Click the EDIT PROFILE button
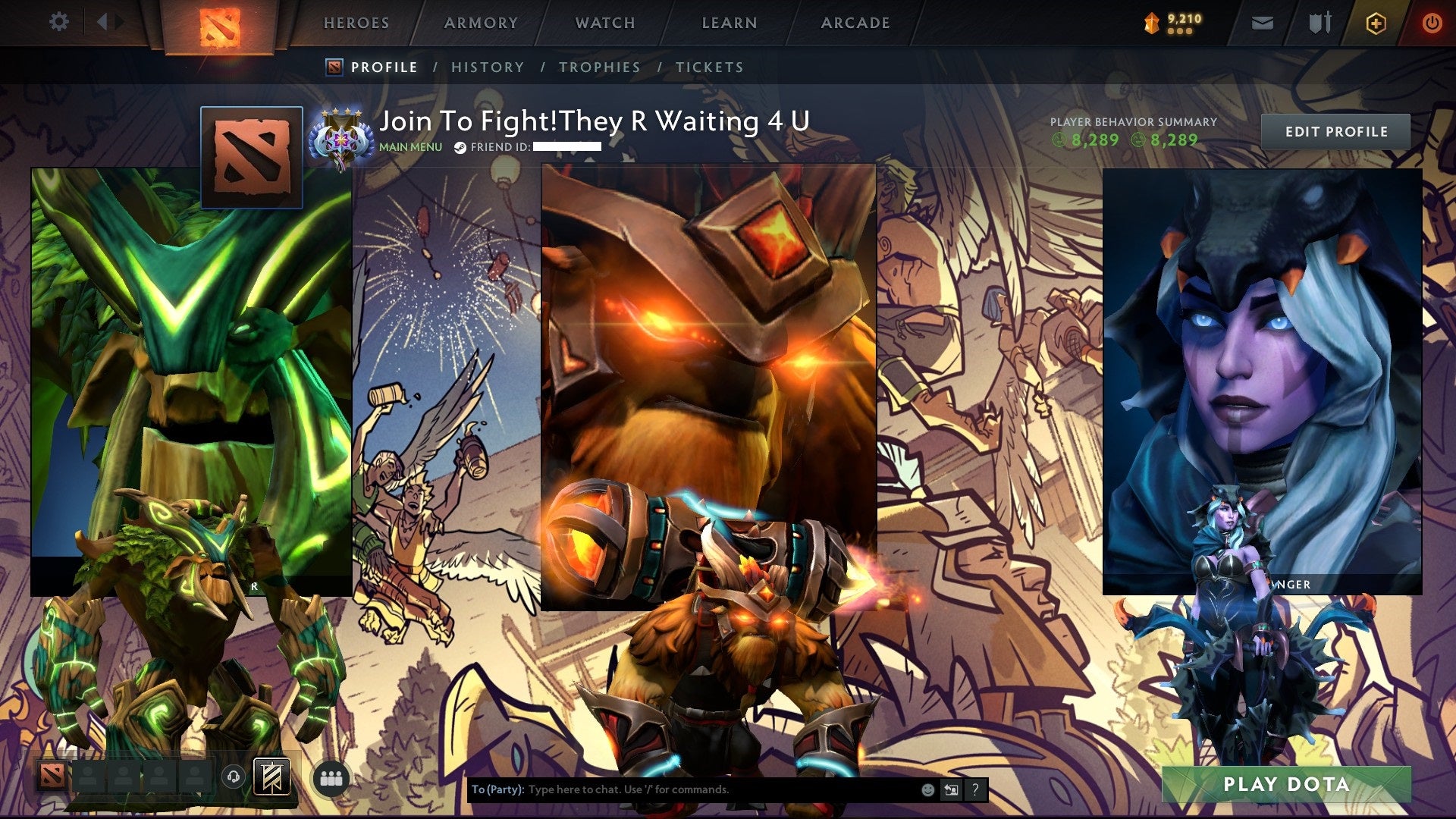 (x=1335, y=131)
